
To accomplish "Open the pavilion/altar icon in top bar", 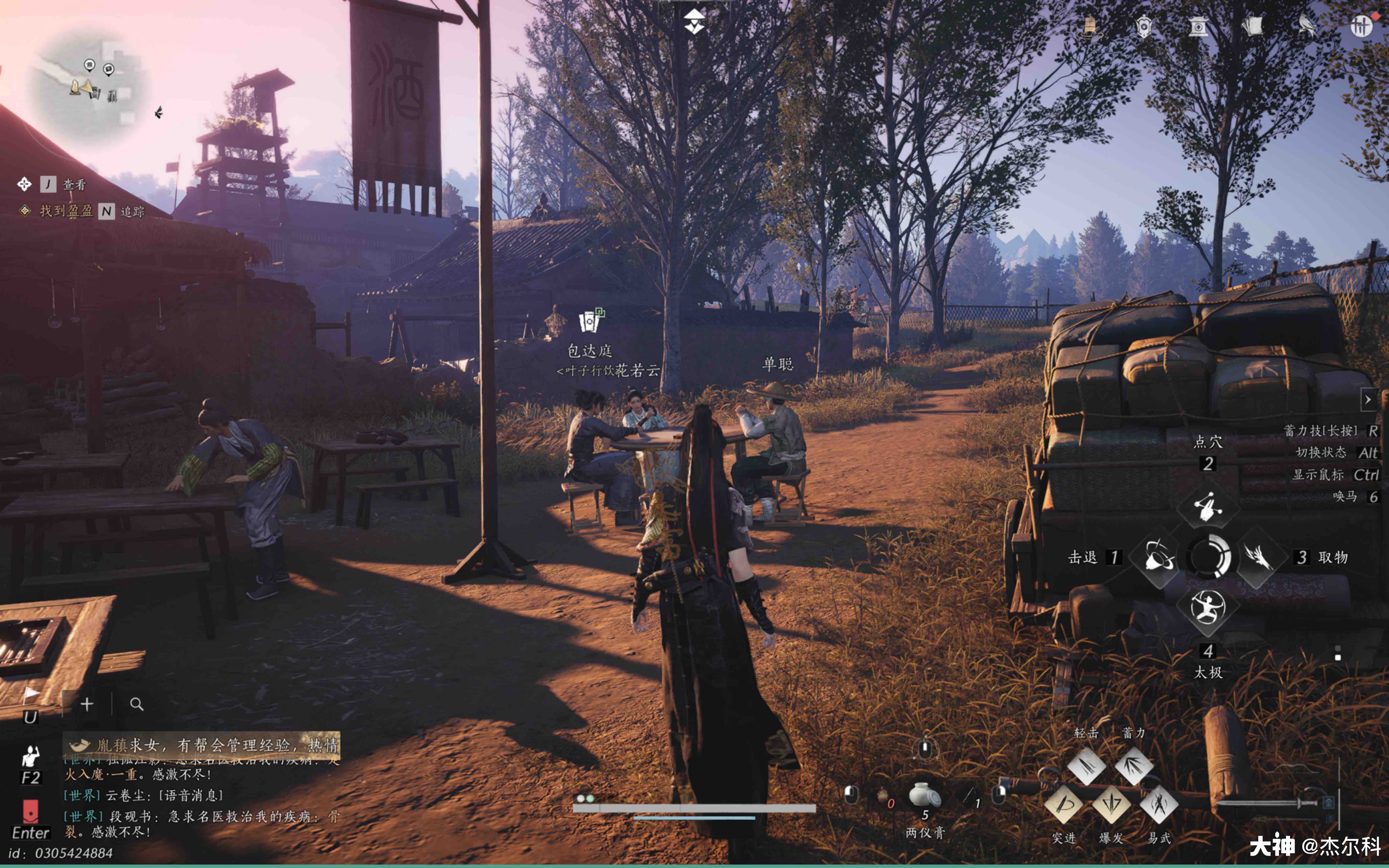I will point(1199,26).
